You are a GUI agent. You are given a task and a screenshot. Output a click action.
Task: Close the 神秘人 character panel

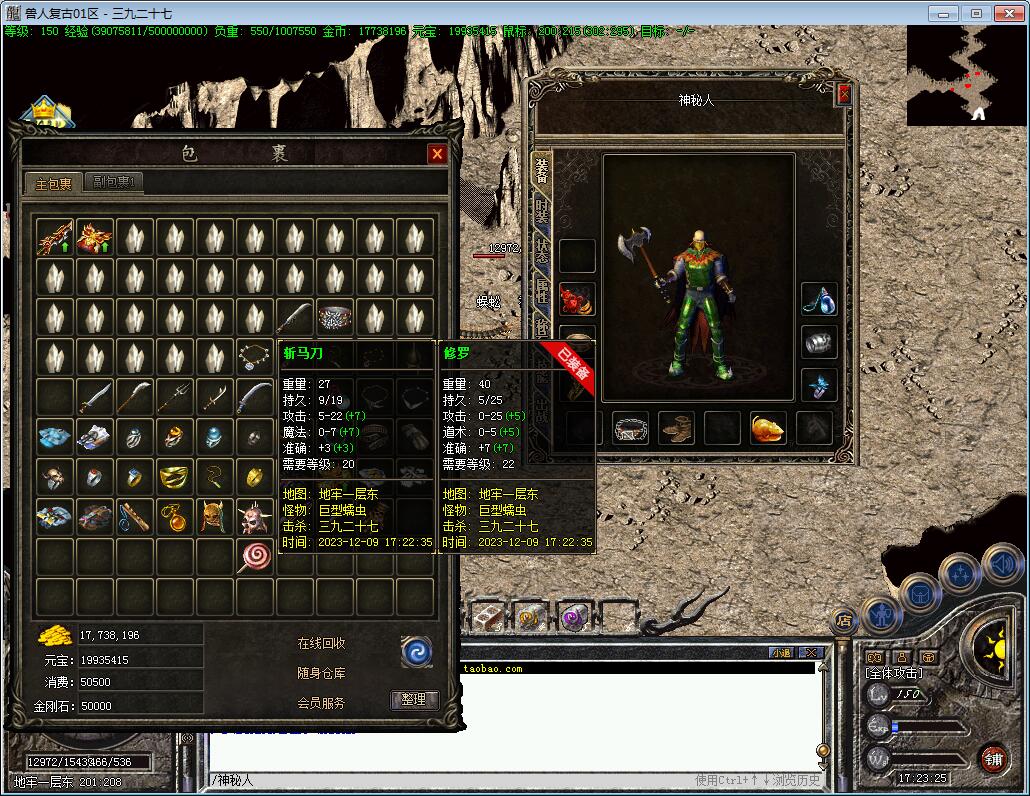pyautogui.click(x=843, y=95)
